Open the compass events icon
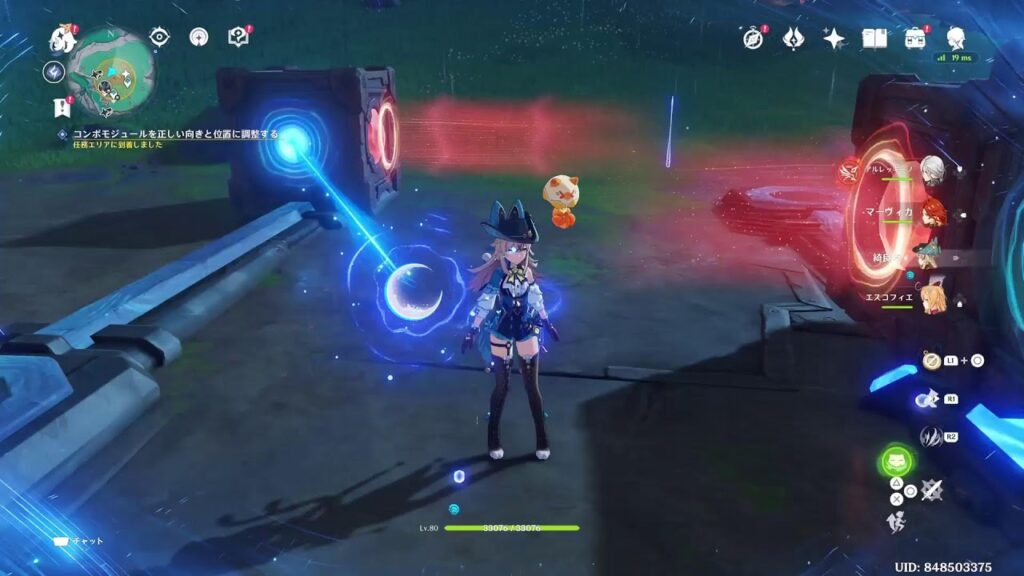Viewport: 1024px width, 576px height. [x=753, y=38]
